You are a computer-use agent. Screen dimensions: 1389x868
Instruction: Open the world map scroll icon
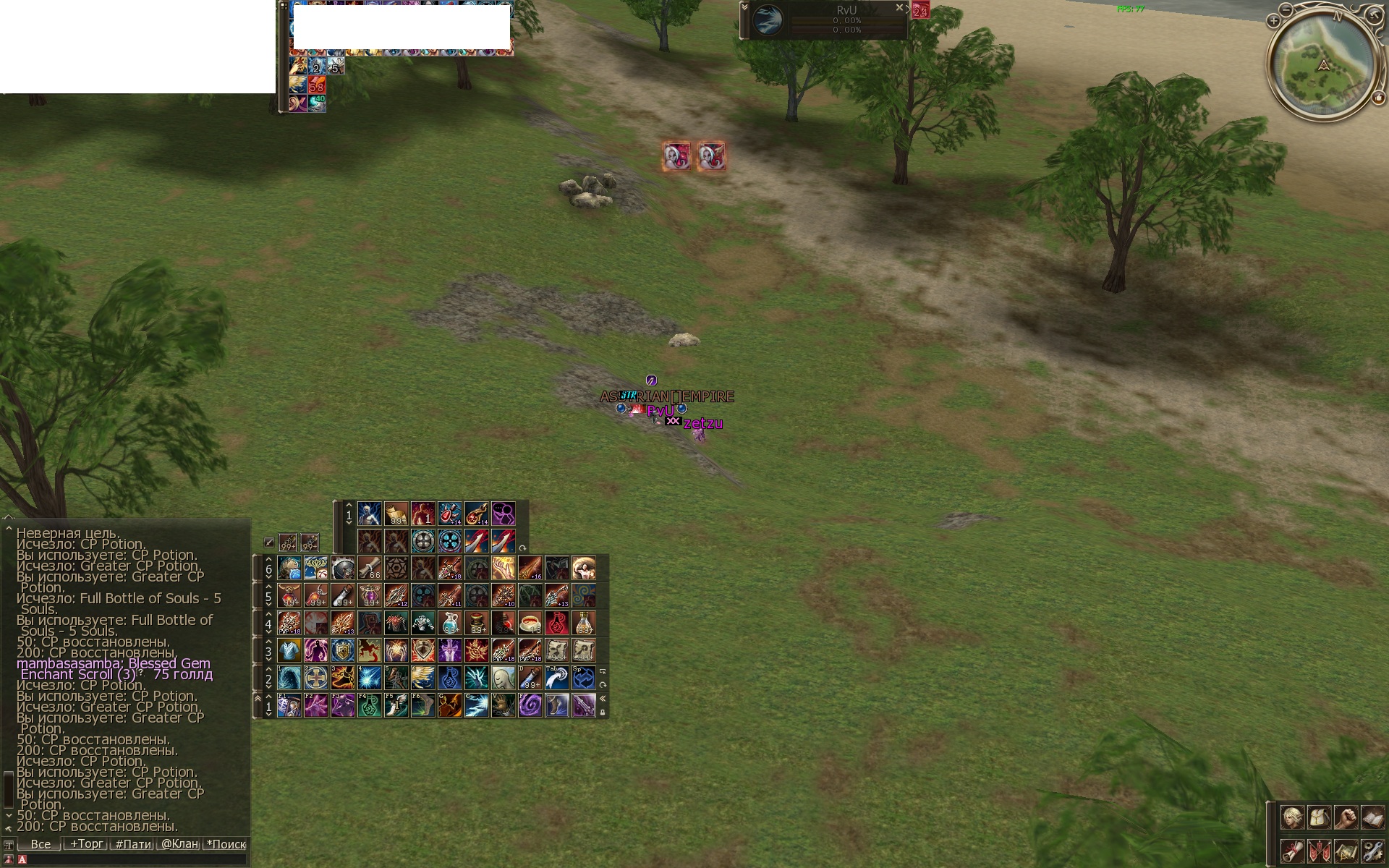(x=1346, y=851)
